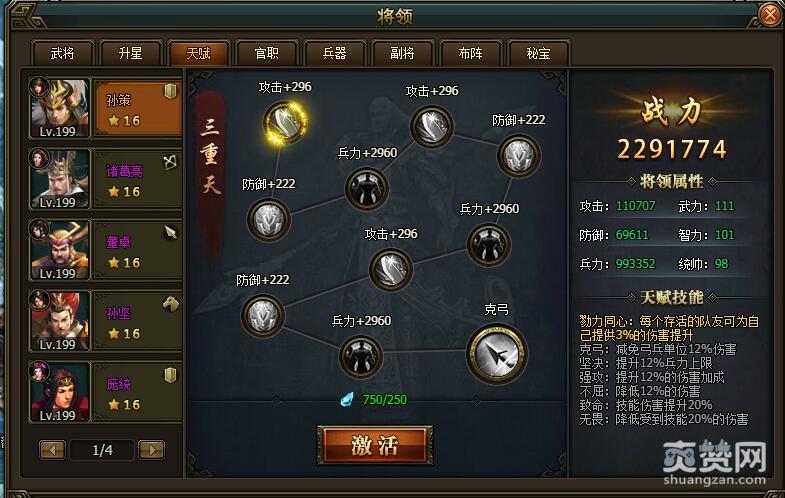
Task: Select the glowing 攻击+296 talent node
Action: (x=285, y=123)
